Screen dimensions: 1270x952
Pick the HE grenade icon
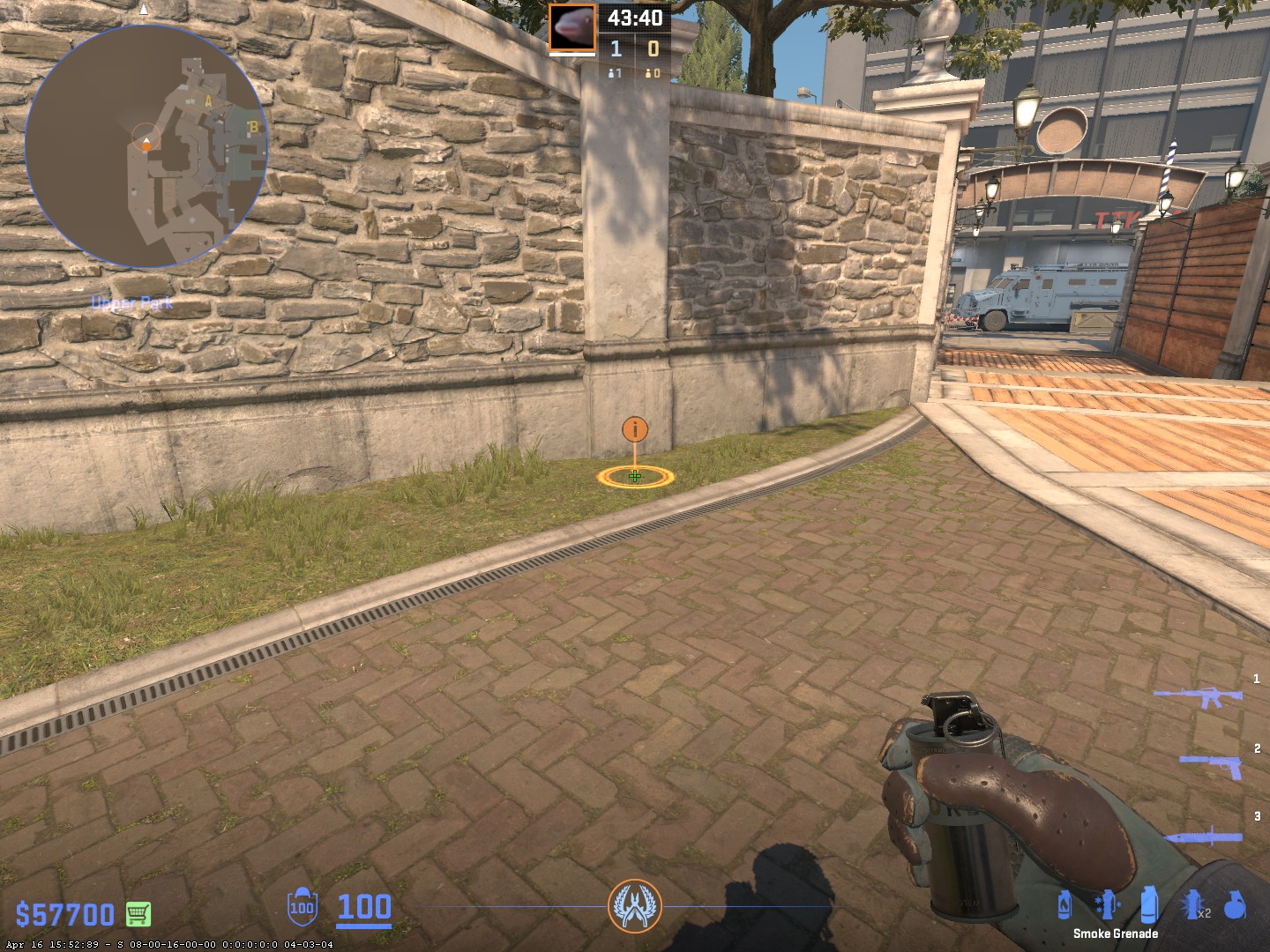(x=1235, y=904)
